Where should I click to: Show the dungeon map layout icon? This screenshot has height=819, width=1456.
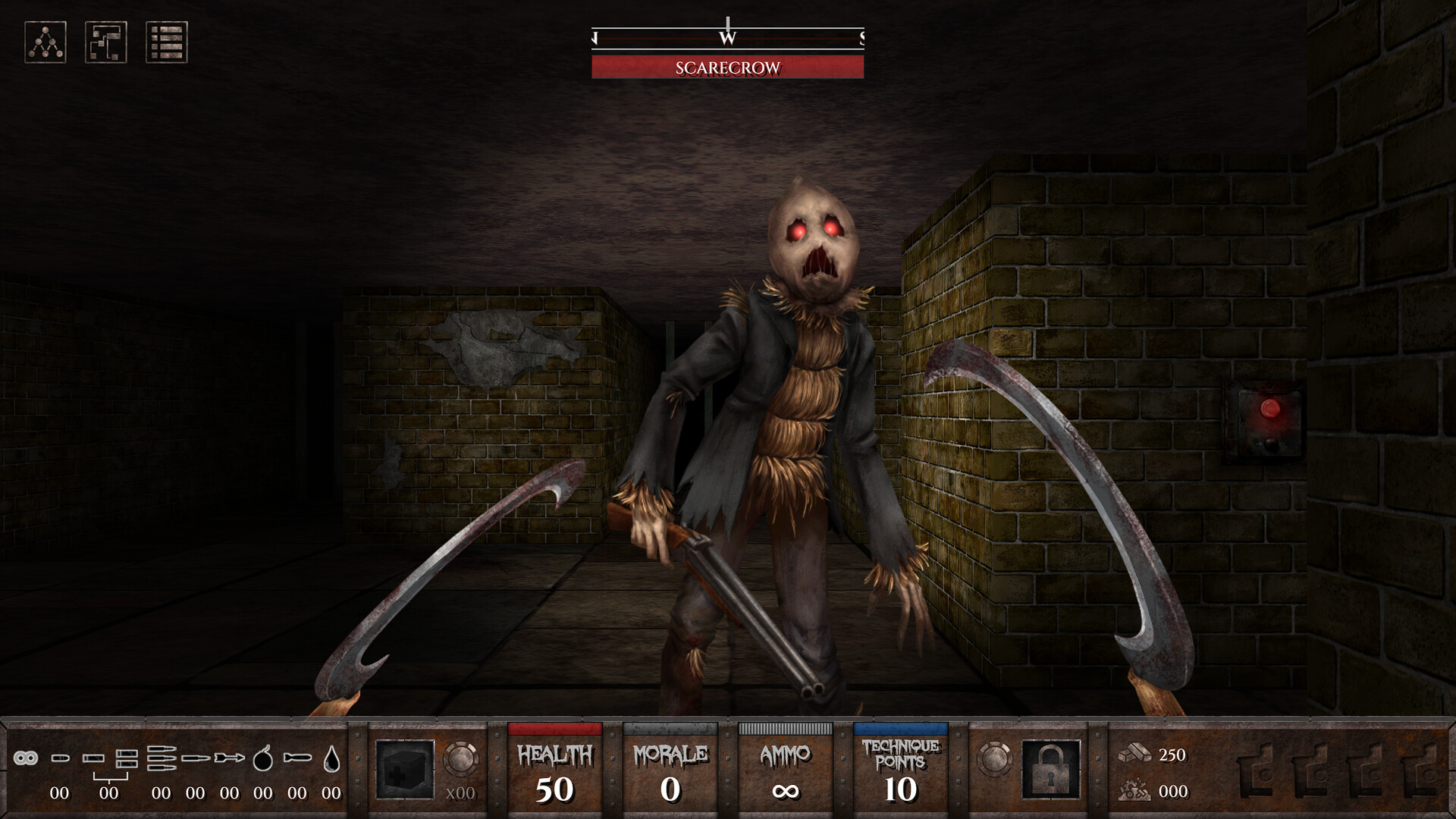tap(106, 42)
